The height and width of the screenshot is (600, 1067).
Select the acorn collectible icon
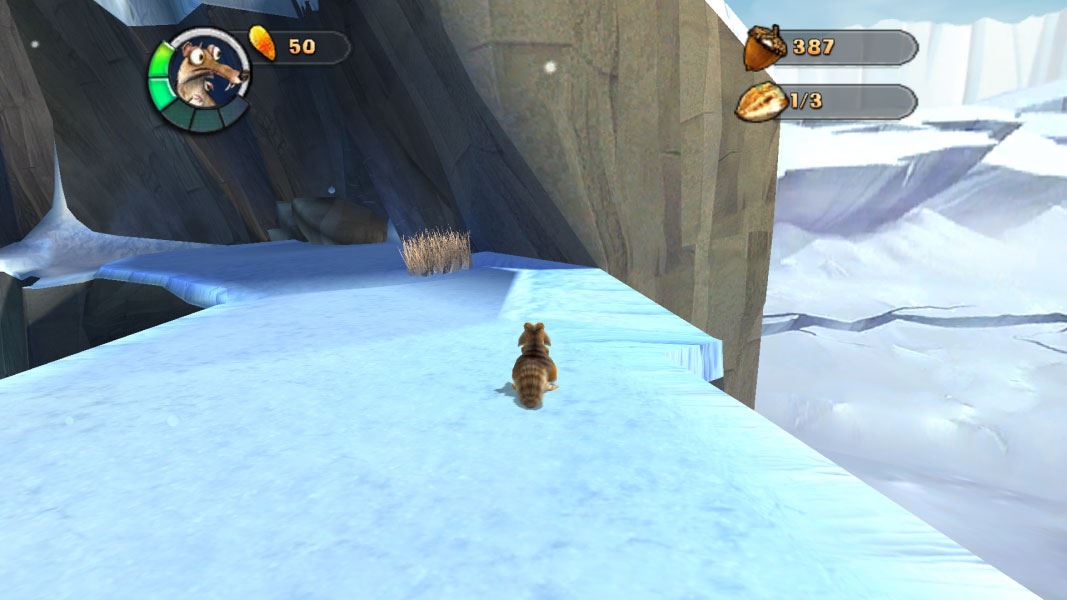[x=763, y=47]
